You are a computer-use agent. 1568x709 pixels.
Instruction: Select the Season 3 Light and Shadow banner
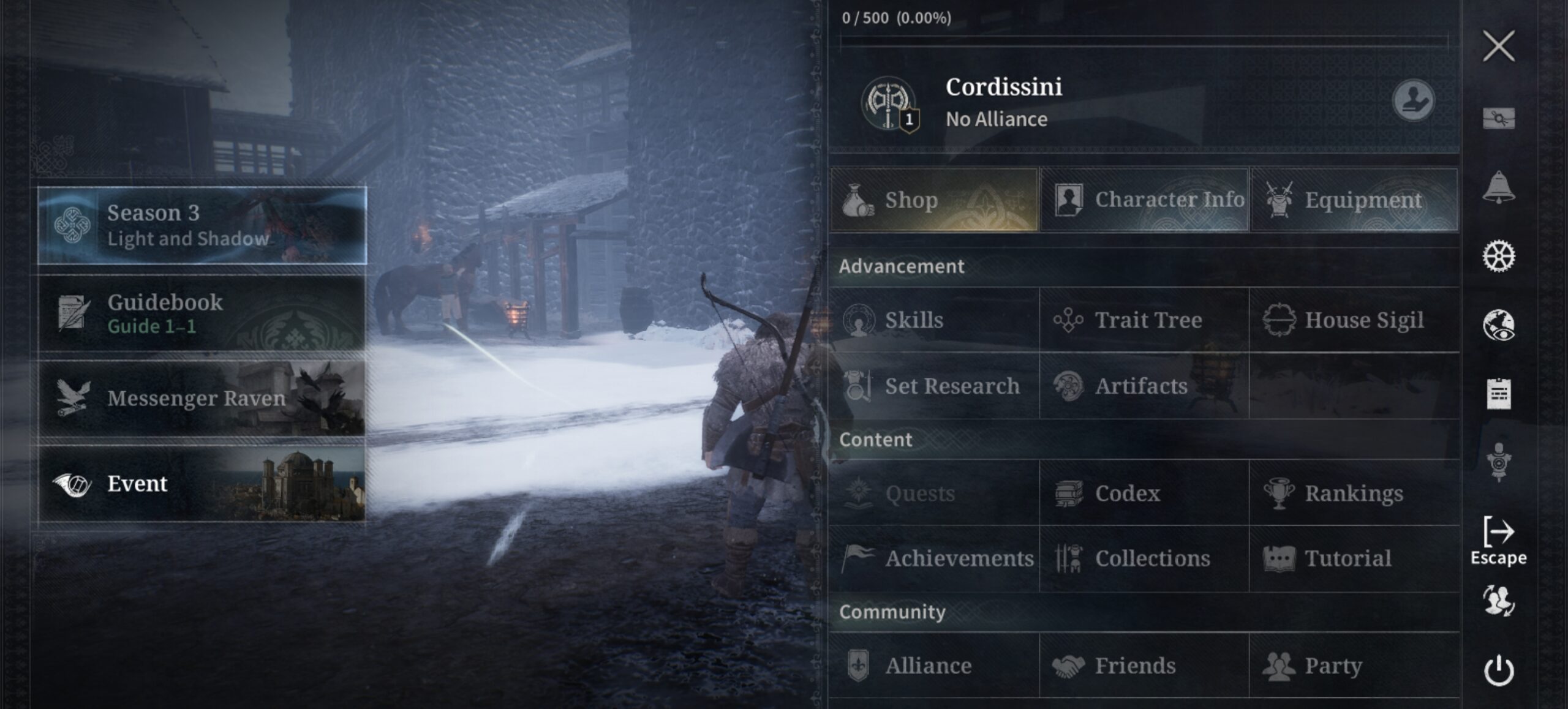(202, 225)
